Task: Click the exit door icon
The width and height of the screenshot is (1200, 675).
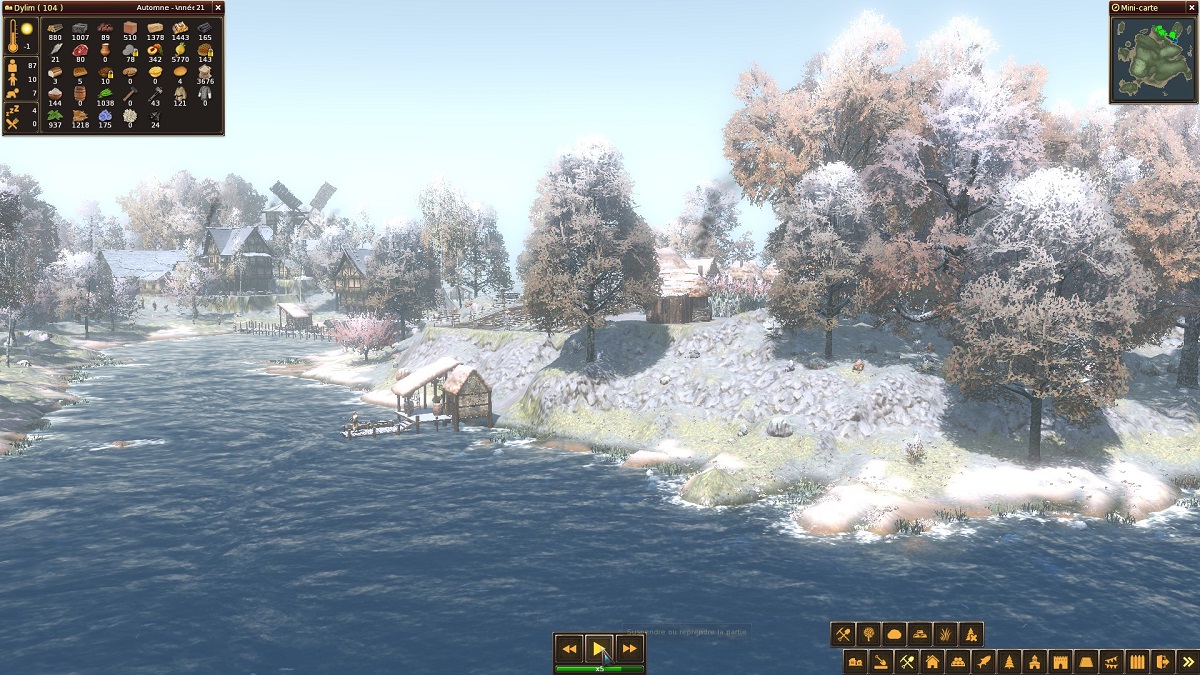Action: point(1162,662)
